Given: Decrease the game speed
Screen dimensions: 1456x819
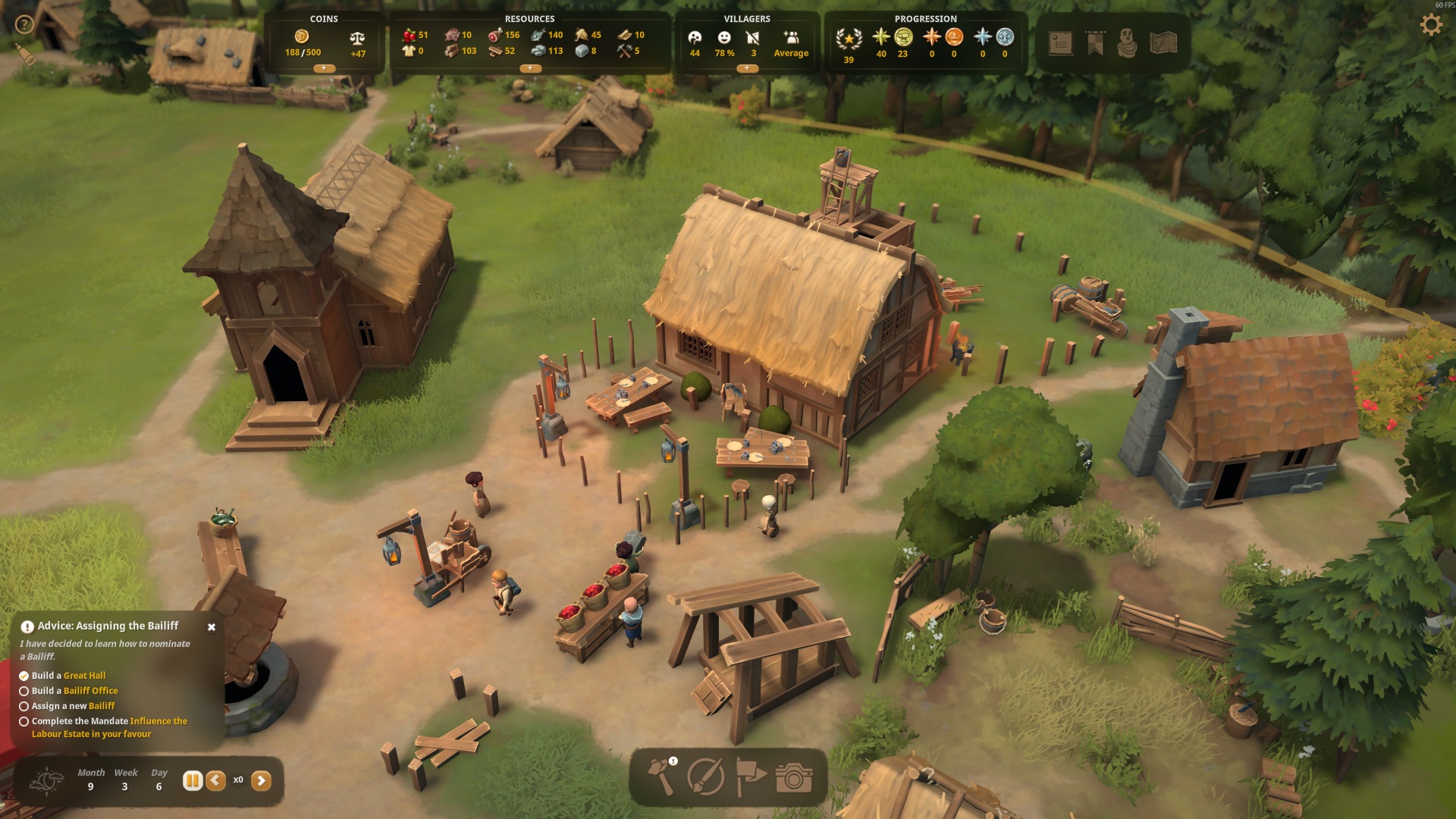Looking at the screenshot, I should tap(216, 780).
